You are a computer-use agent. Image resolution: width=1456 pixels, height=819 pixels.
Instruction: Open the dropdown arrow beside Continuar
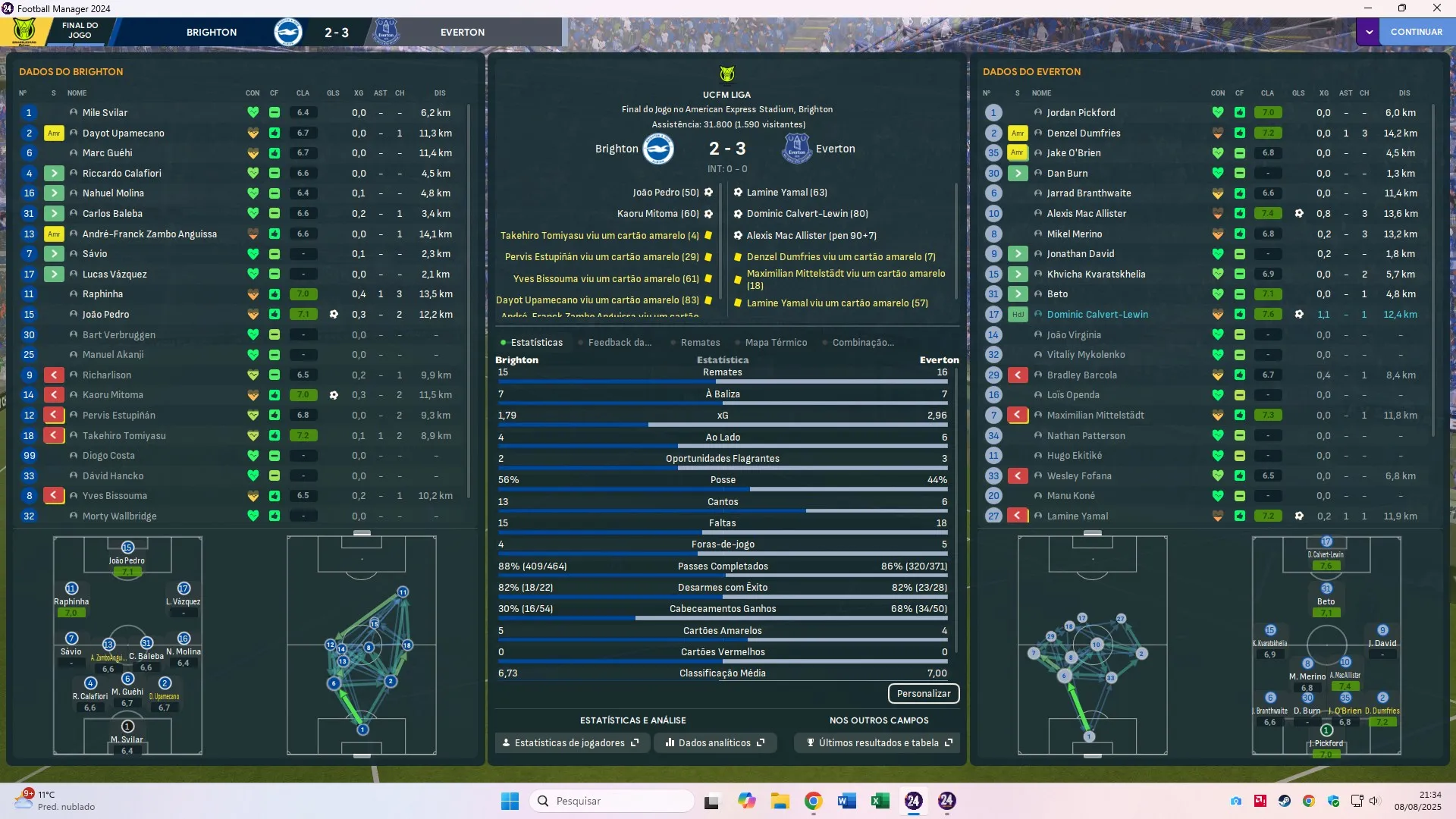click(x=1369, y=32)
